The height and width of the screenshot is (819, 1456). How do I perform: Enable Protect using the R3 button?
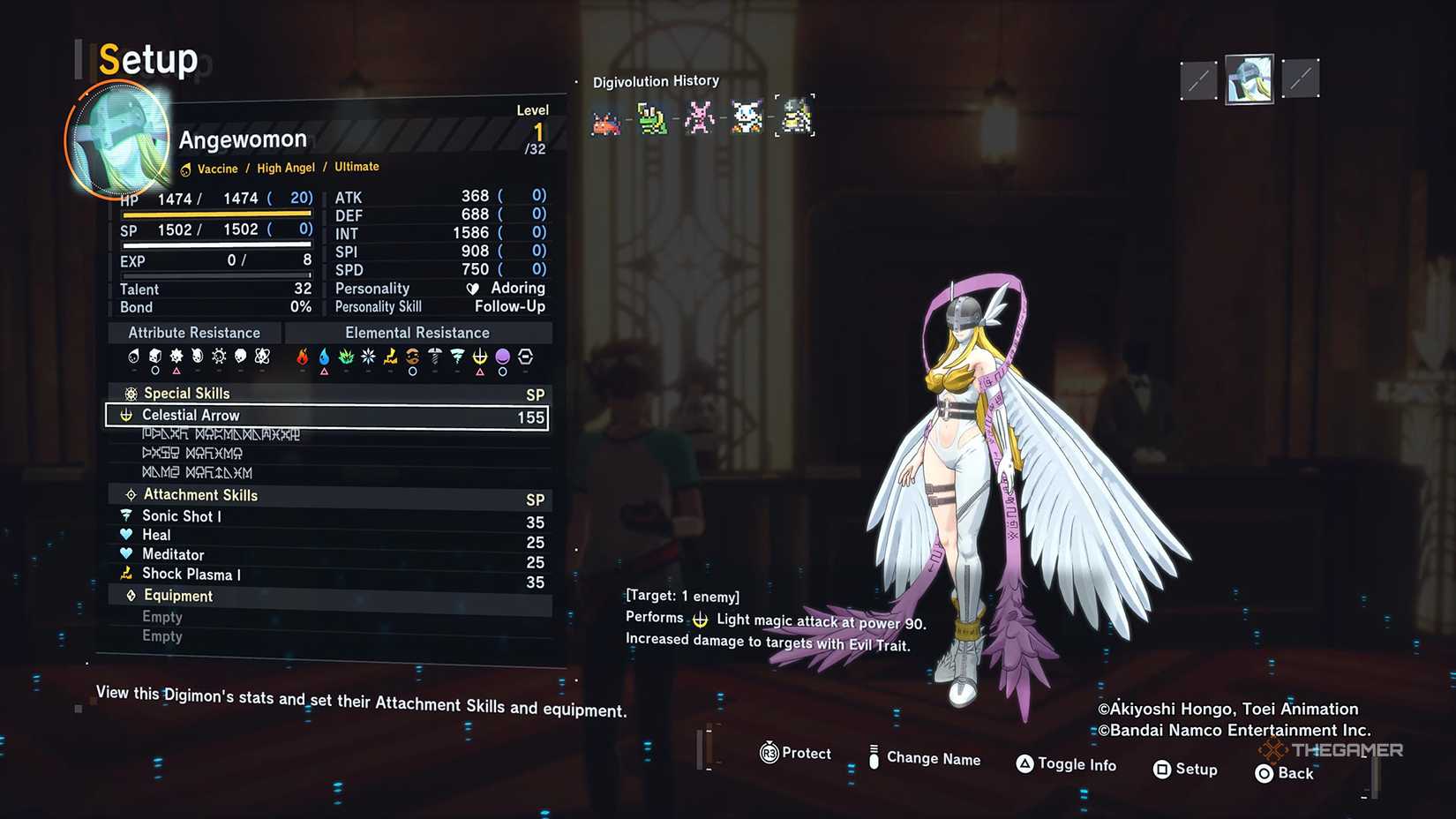coord(769,754)
